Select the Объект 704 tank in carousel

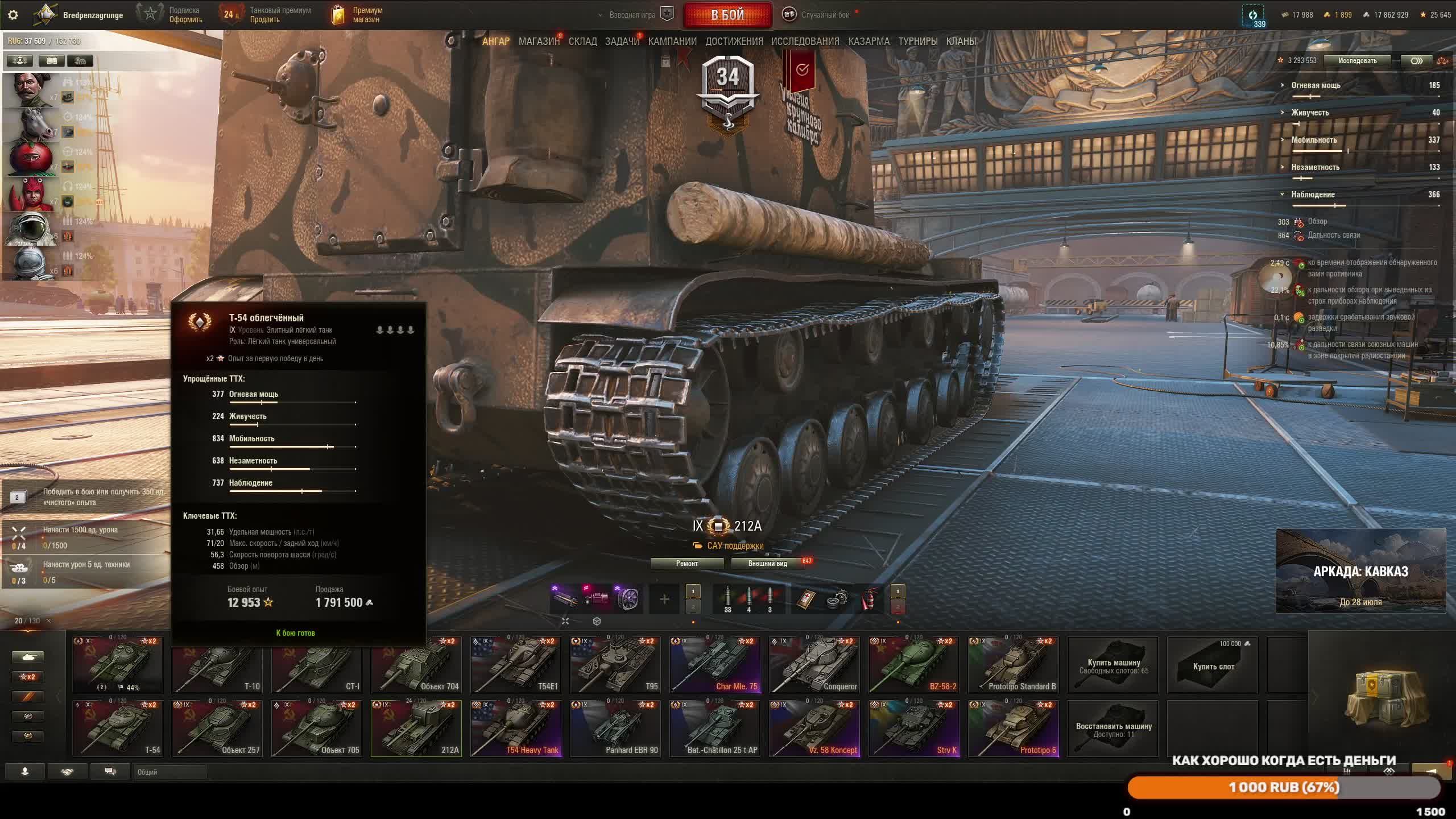tap(416, 664)
